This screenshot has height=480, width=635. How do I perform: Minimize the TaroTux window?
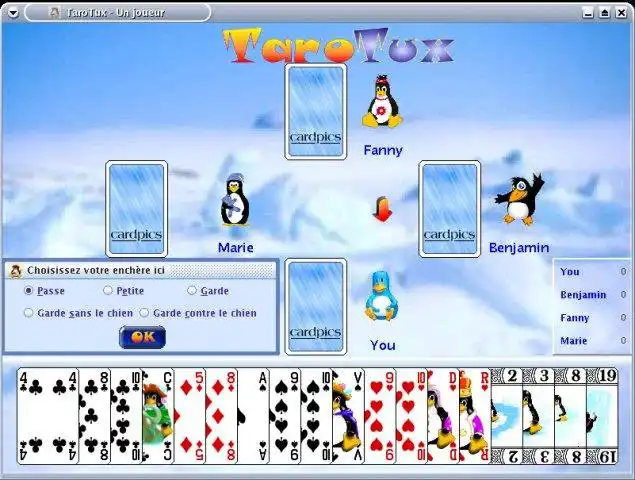click(586, 13)
